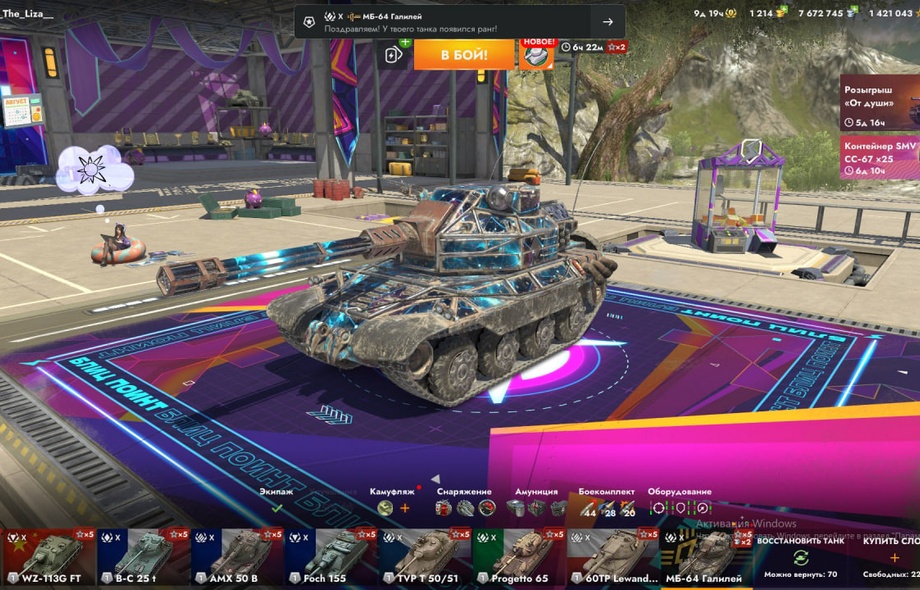Screen dimensions: 920x590
Task: Open the НОВОЕ! game mode icon
Action: [537, 54]
